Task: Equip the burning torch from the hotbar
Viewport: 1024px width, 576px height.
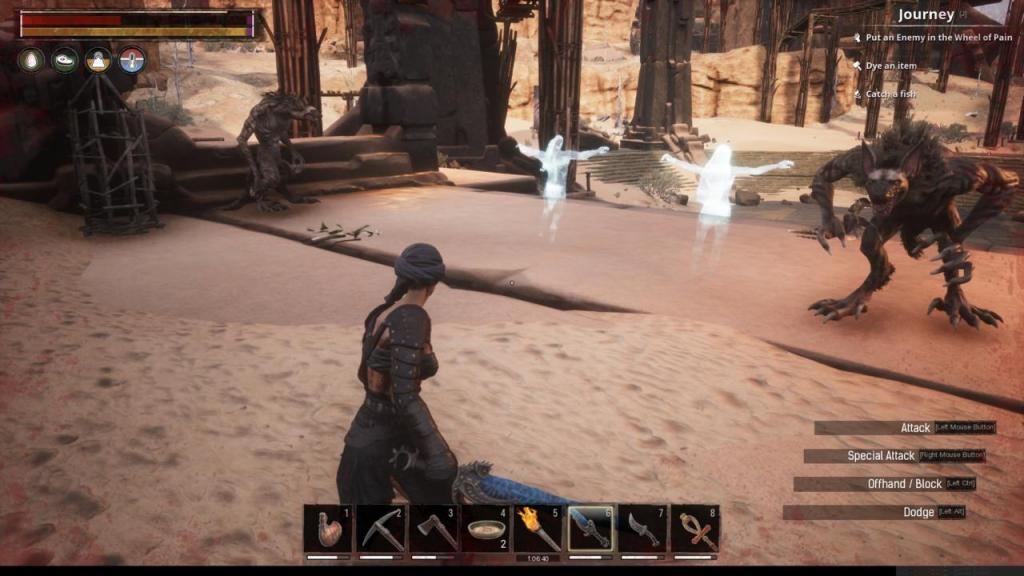Action: 538,529
